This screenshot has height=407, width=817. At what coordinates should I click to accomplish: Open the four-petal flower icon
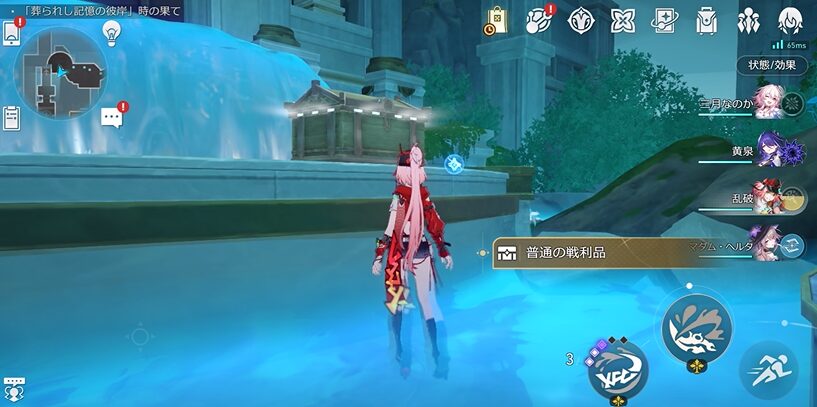(623, 20)
